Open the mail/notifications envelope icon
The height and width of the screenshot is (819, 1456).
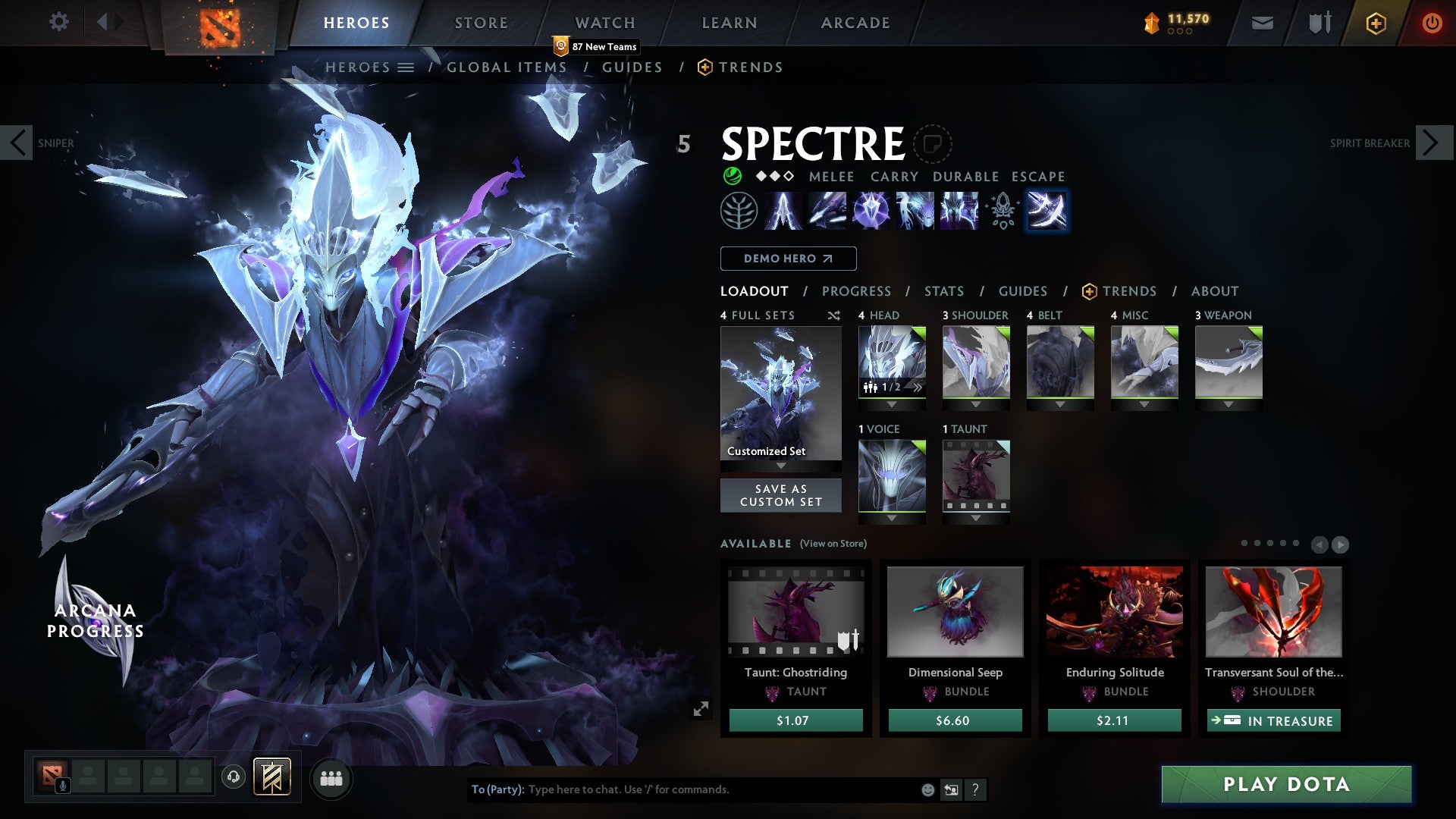pos(1261,23)
